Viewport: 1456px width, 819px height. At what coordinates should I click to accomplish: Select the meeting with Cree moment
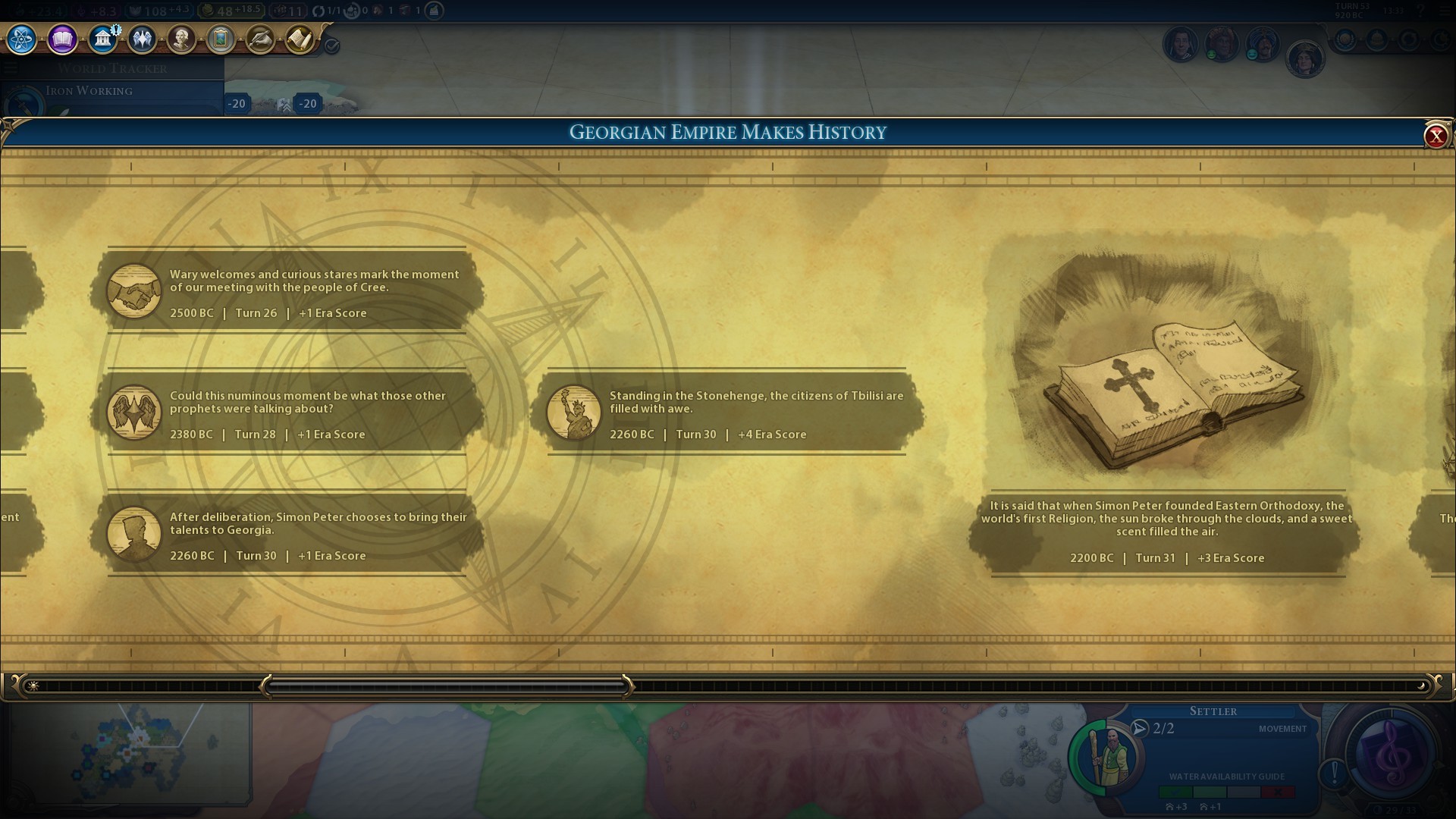coord(287,292)
